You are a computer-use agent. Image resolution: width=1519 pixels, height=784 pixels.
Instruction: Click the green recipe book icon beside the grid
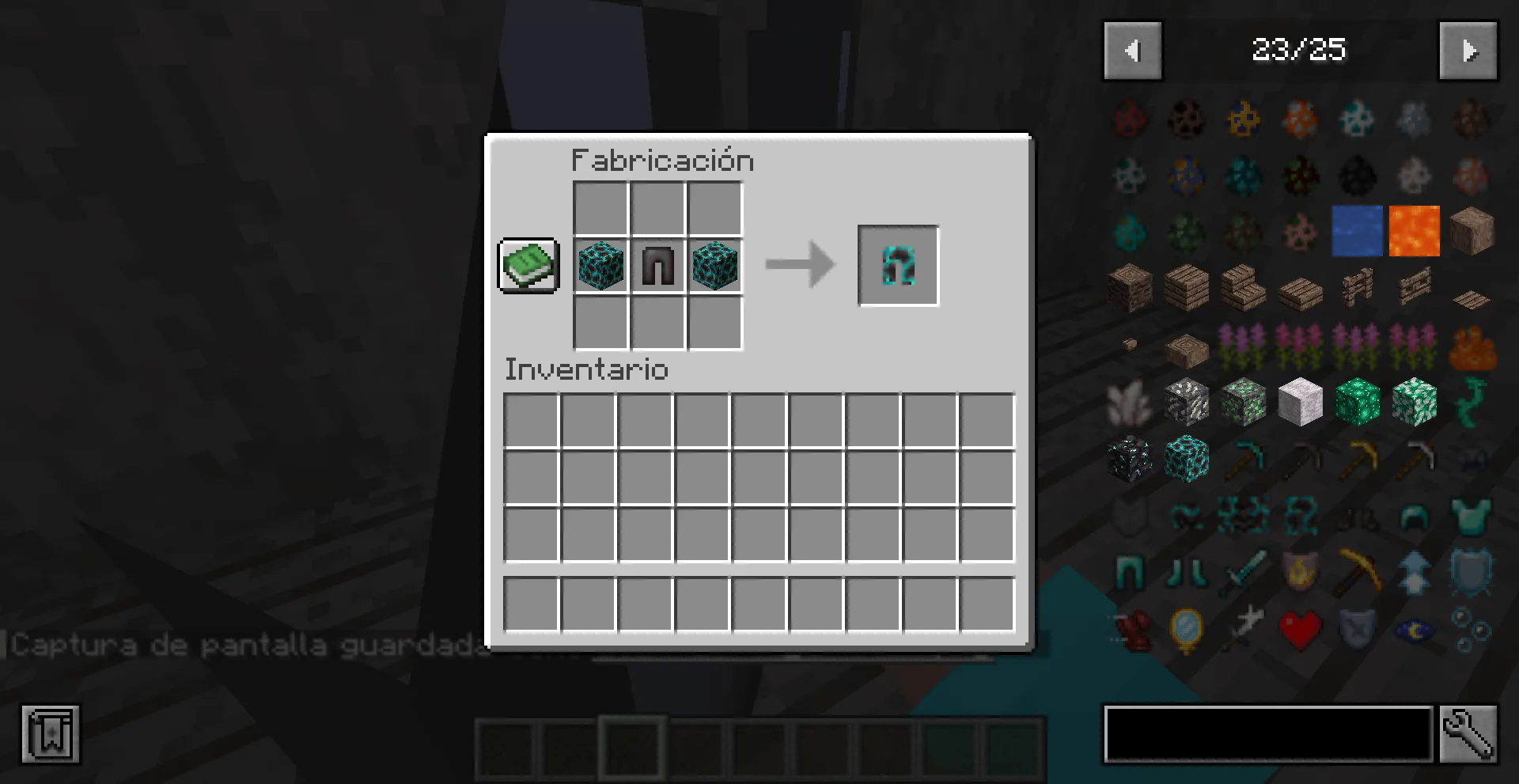point(527,267)
